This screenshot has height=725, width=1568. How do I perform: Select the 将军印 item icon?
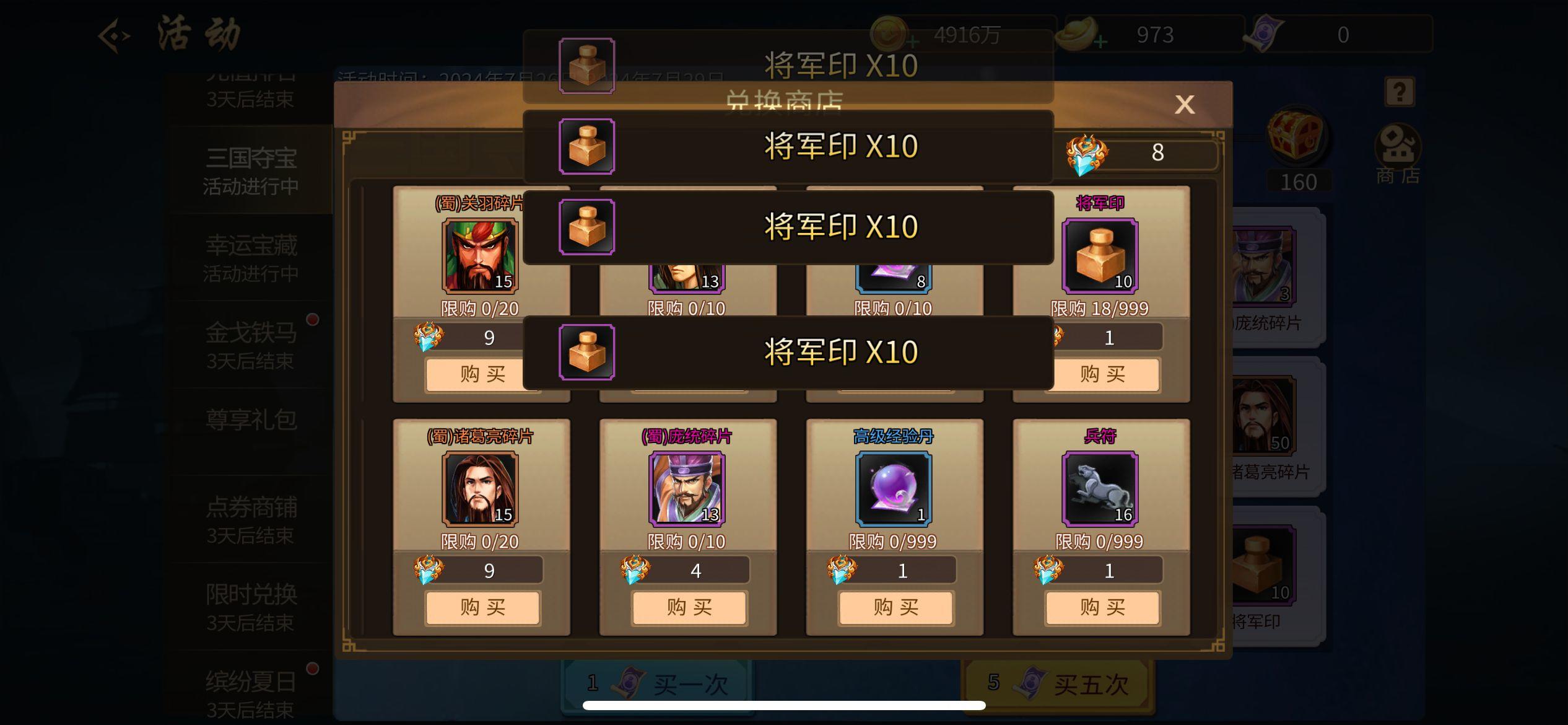coord(1100,256)
